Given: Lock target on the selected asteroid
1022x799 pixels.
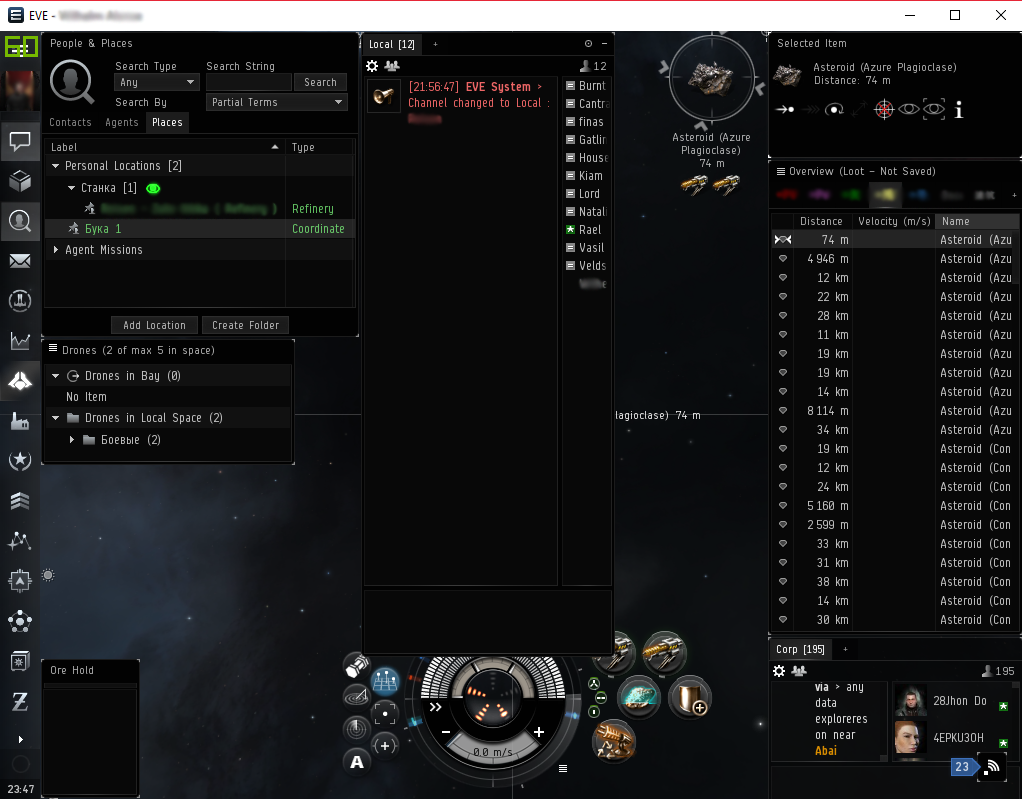Looking at the screenshot, I should click(x=883, y=110).
